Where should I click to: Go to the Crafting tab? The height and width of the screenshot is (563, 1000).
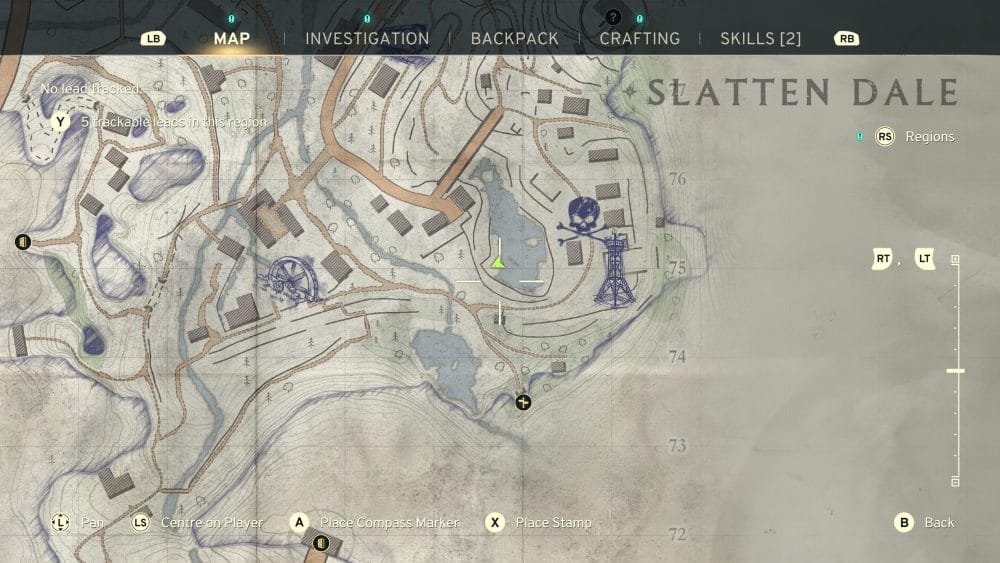(x=639, y=39)
